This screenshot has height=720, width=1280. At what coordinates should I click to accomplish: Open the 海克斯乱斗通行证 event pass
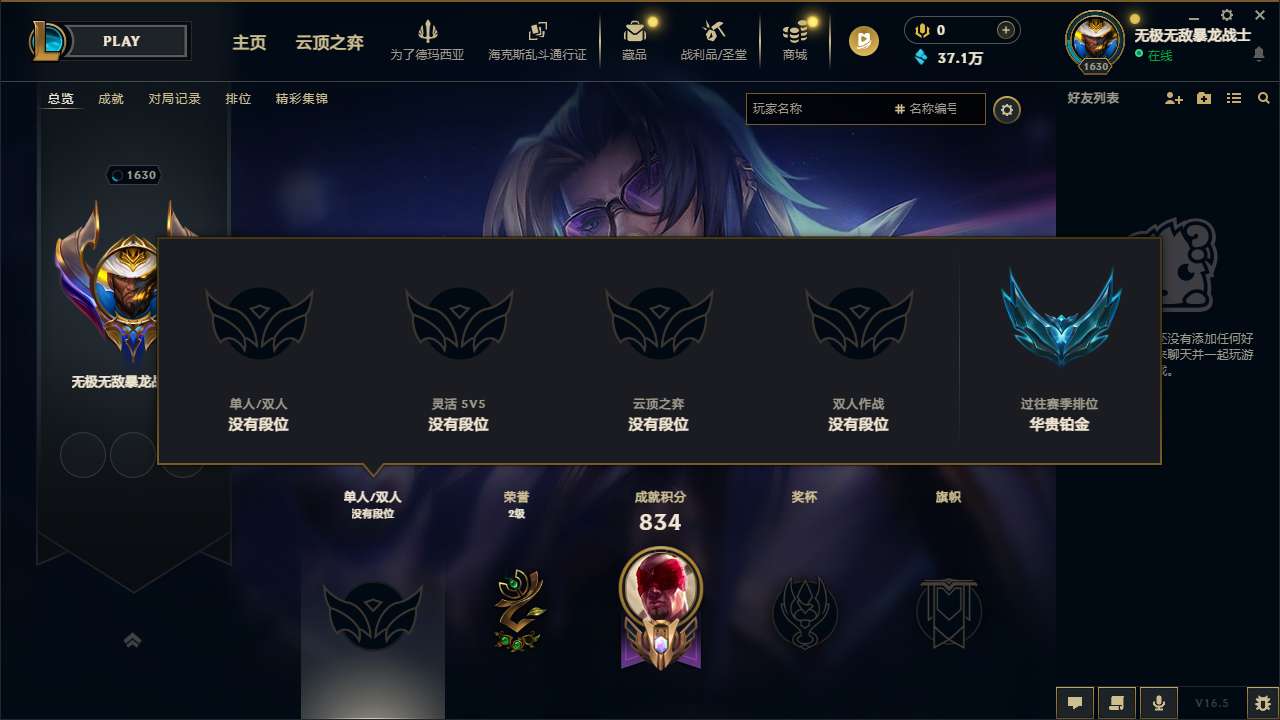(x=537, y=40)
